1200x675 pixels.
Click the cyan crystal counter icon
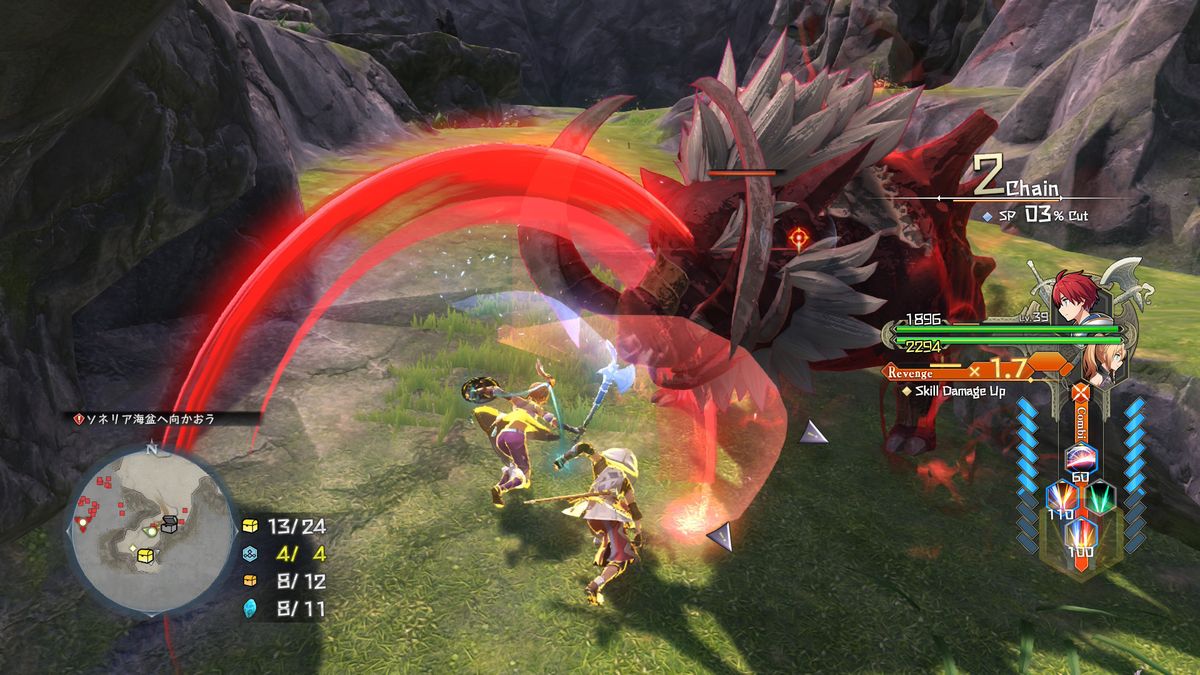pyautogui.click(x=250, y=607)
